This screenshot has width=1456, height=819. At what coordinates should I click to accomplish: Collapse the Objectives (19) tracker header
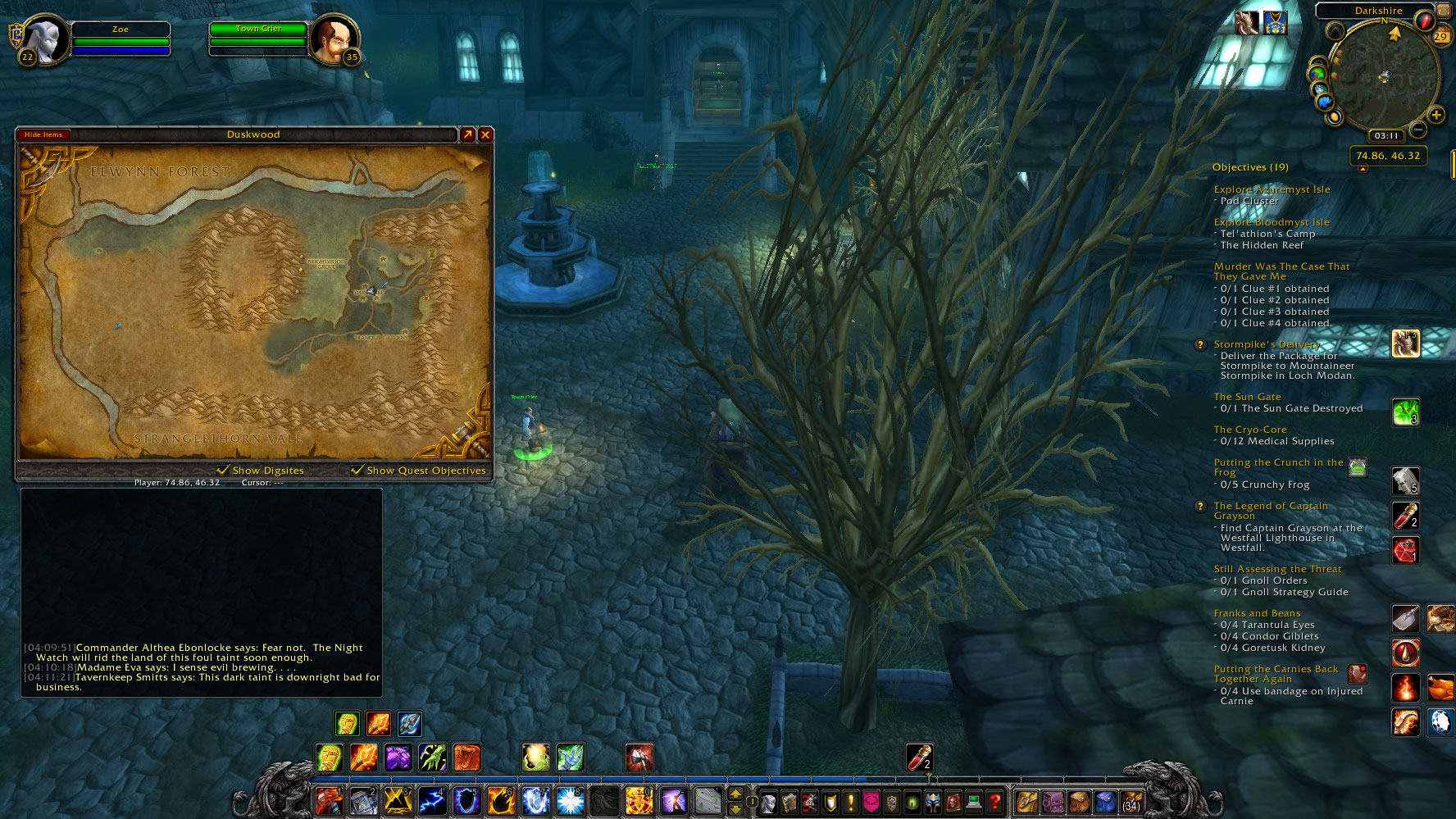(1250, 166)
